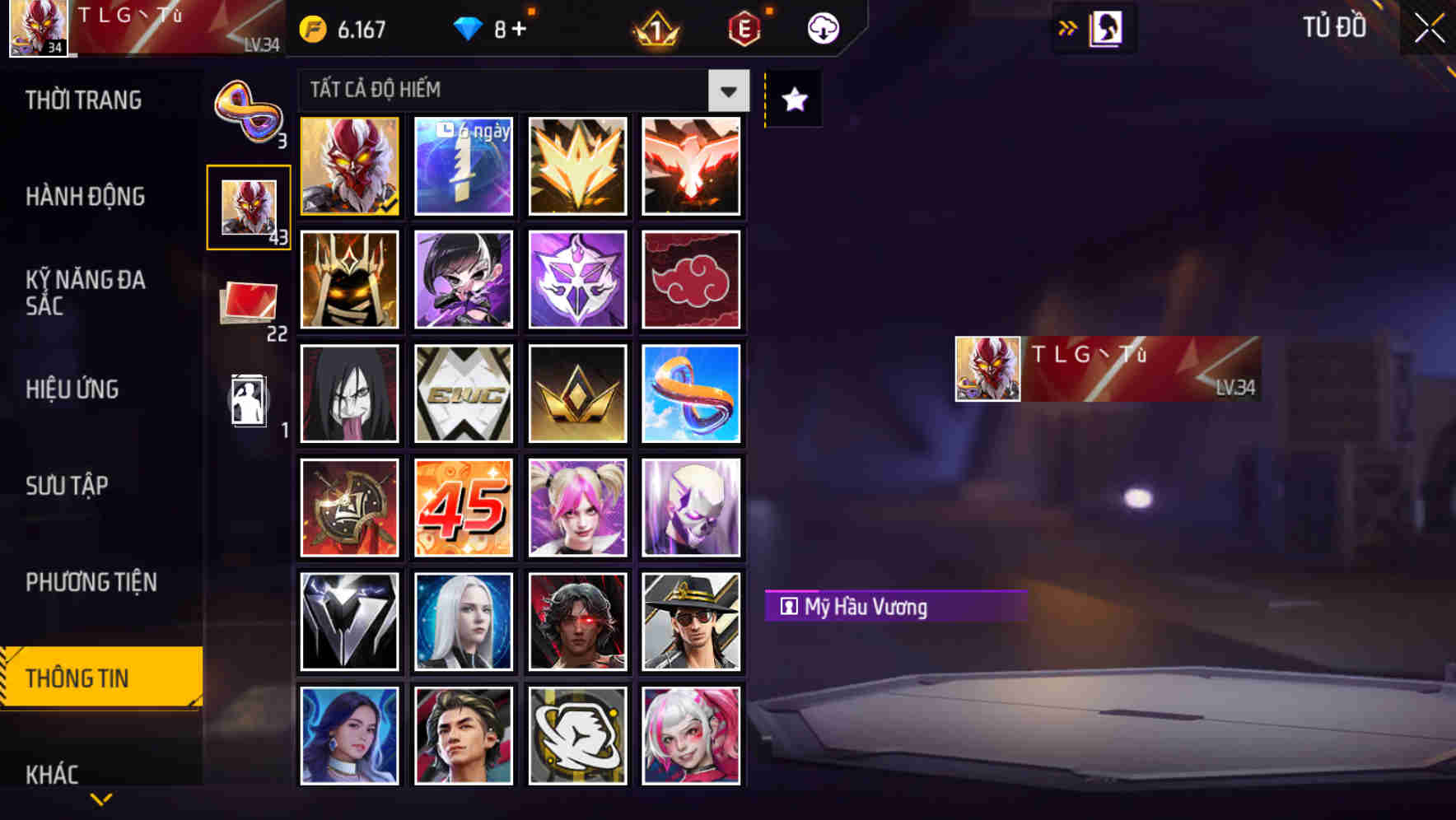Viewport: 1456px width, 820px height.
Task: Toggle the star favorites filter
Action: tap(792, 100)
